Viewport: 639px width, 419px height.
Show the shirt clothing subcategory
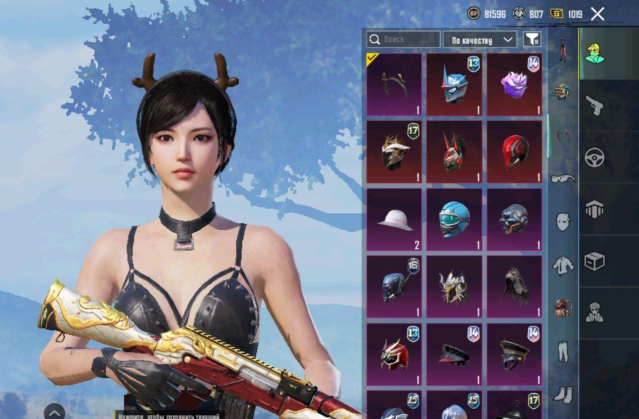(563, 266)
